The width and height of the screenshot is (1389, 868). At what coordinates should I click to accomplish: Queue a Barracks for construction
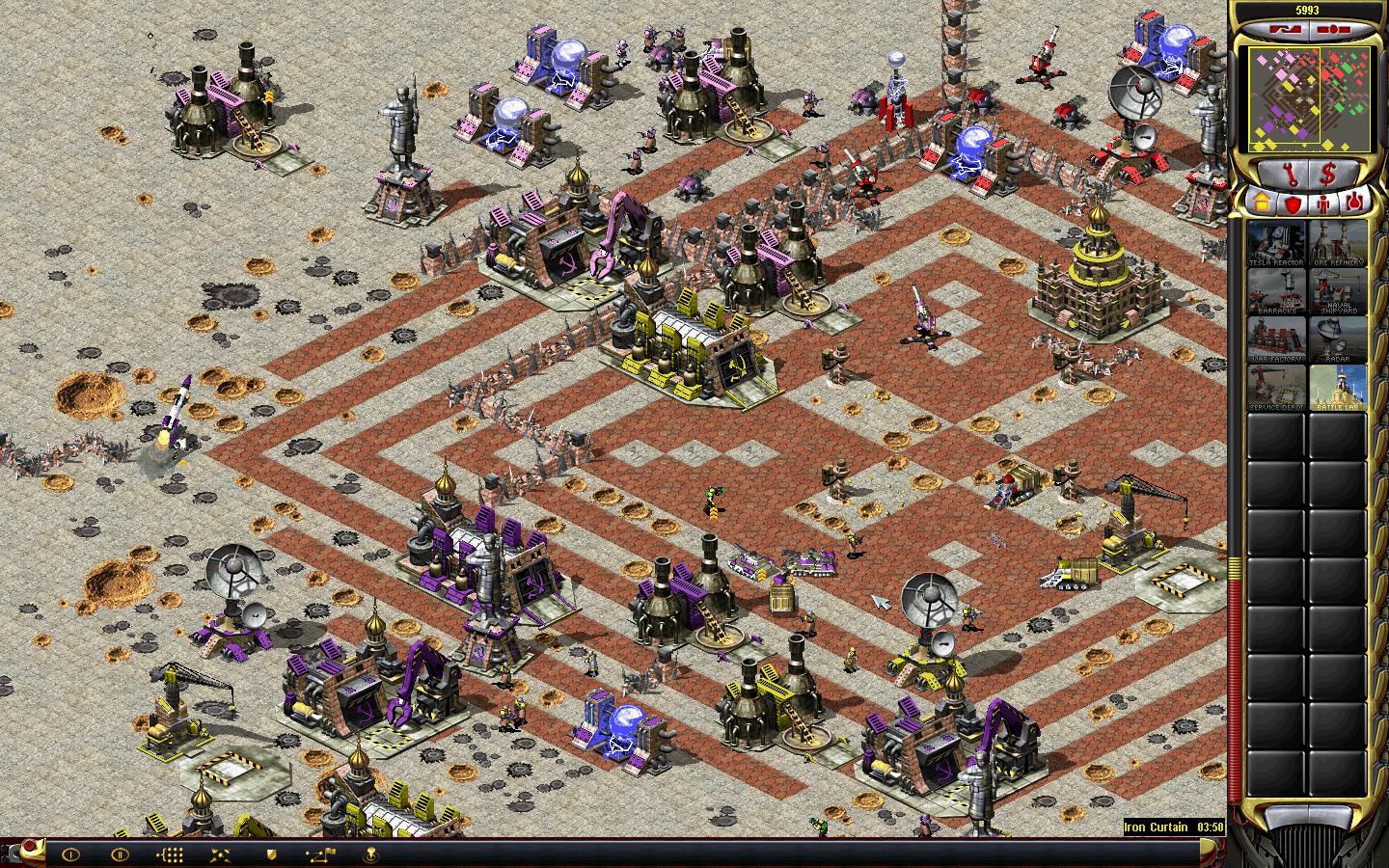[x=1276, y=292]
